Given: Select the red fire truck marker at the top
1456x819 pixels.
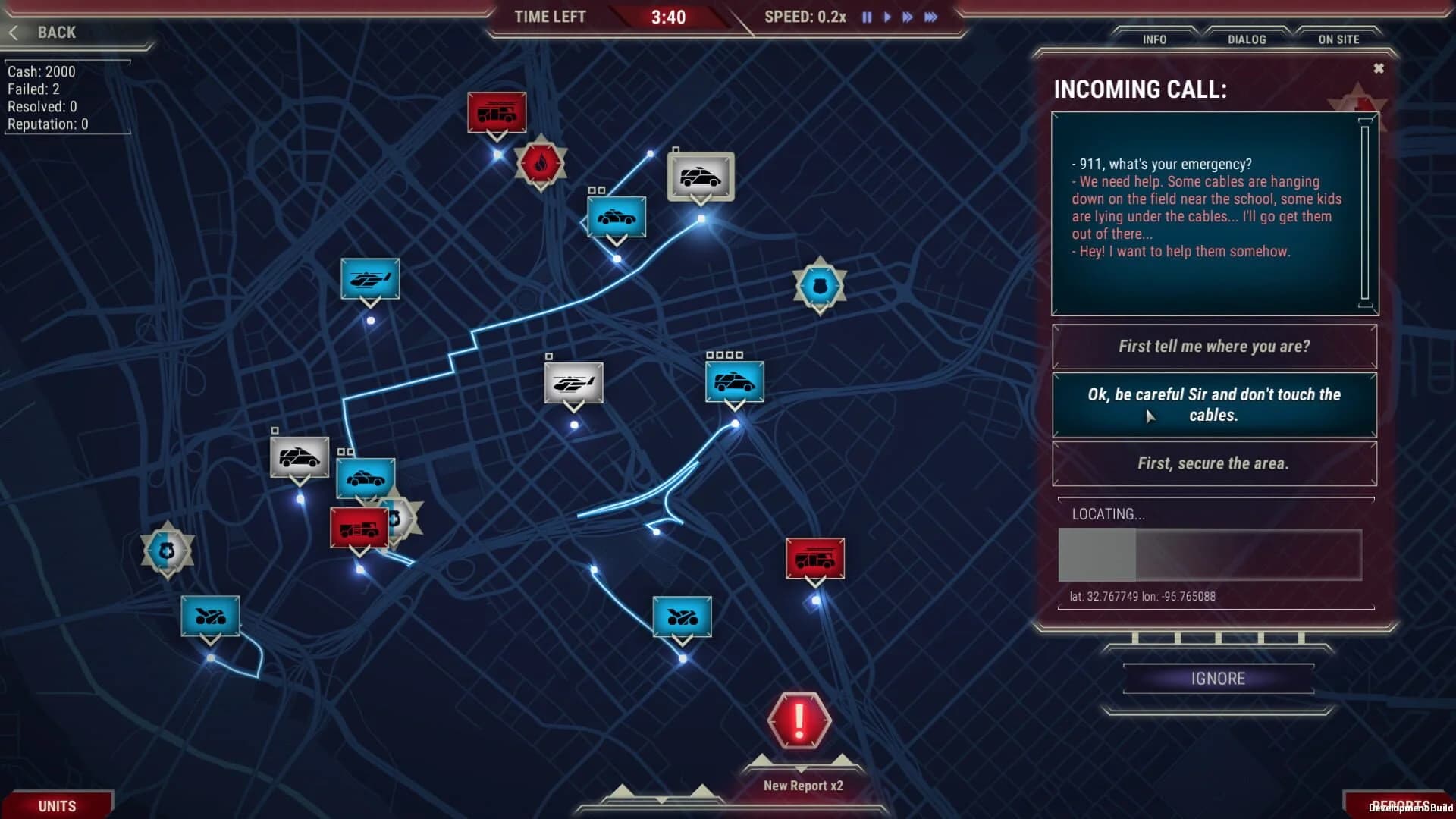Looking at the screenshot, I should [x=497, y=112].
